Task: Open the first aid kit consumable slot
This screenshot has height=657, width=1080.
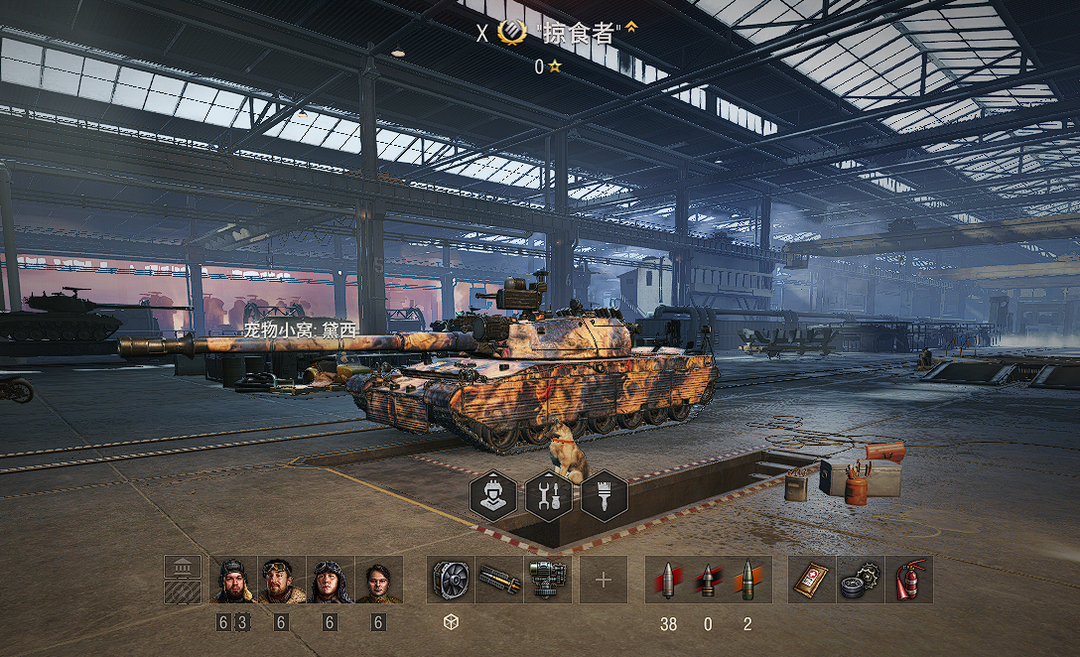Action: tap(811, 580)
